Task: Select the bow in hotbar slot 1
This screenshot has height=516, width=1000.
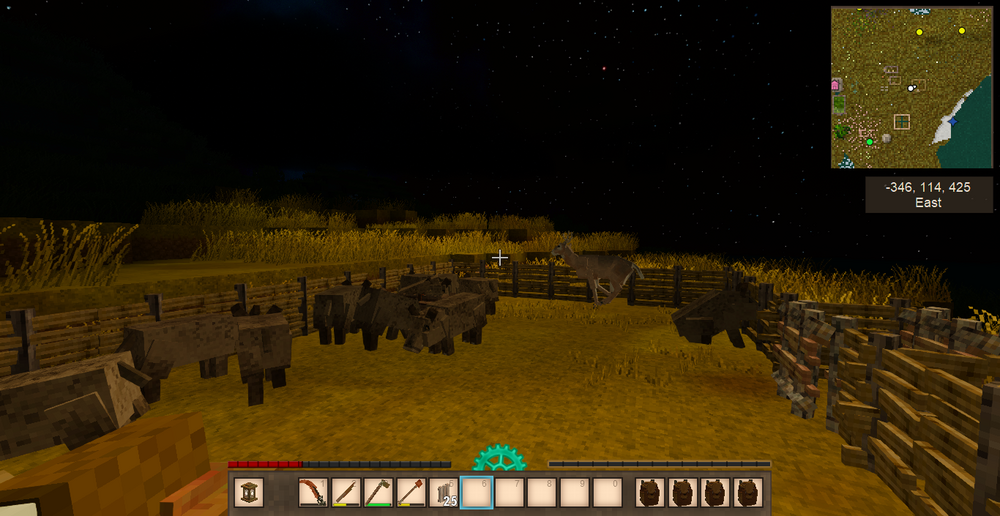Action: [313, 493]
